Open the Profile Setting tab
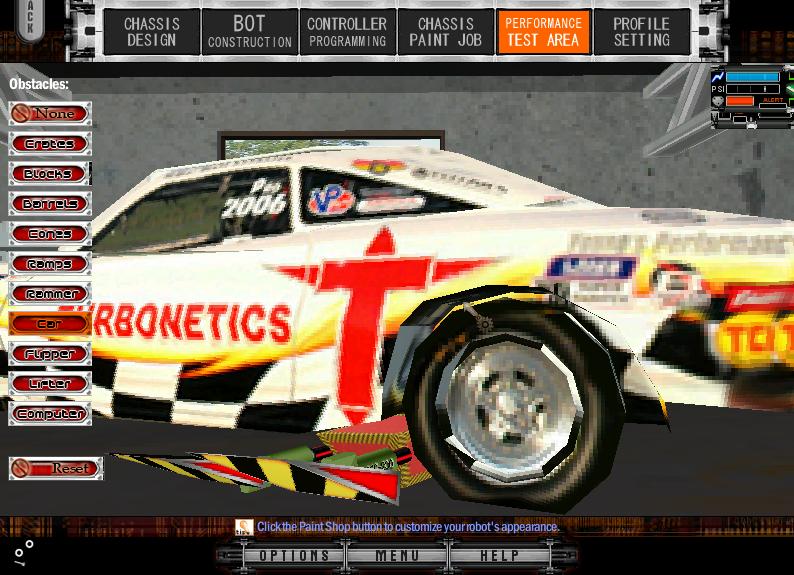 click(x=641, y=32)
